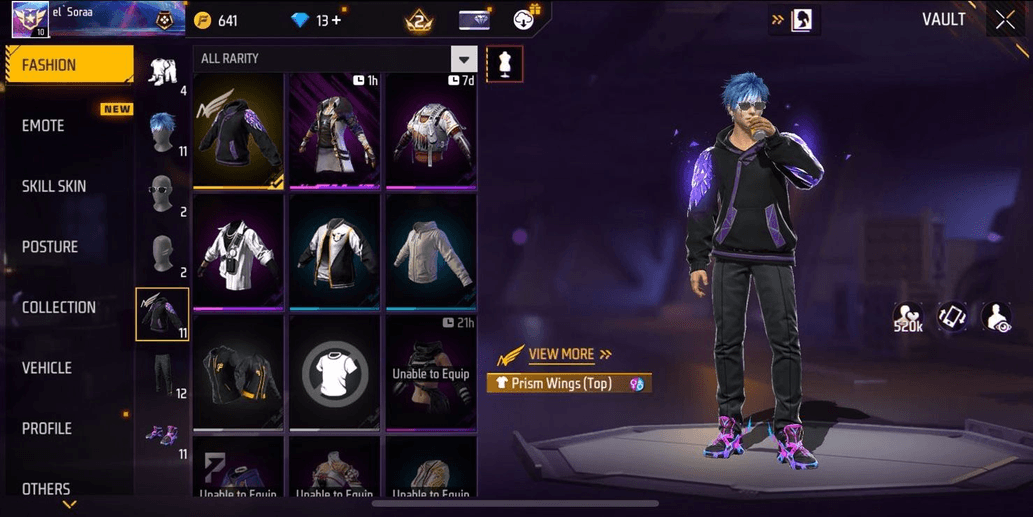Switch to the pants category
This screenshot has width=1033, height=517.
pyautogui.click(x=162, y=375)
